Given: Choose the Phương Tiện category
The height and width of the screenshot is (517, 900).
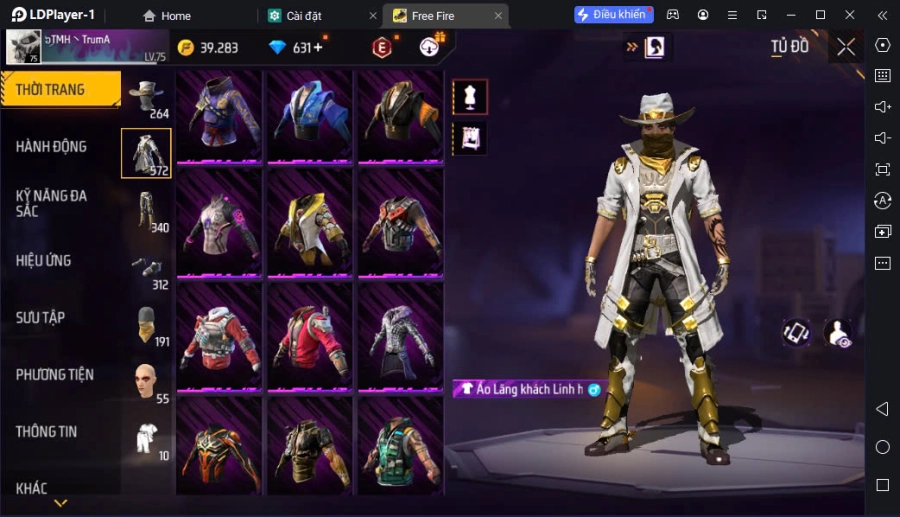Looking at the screenshot, I should (55, 375).
